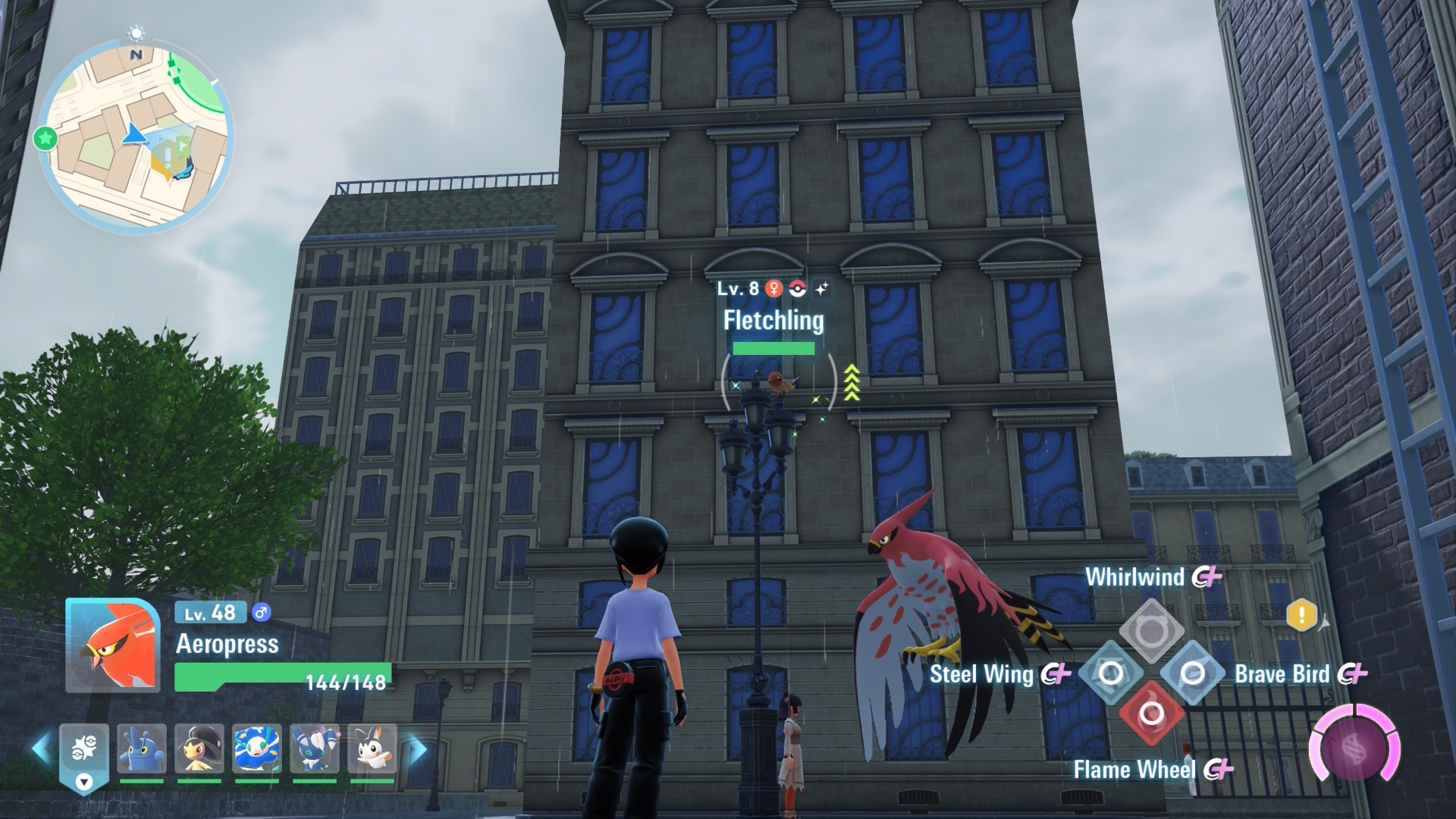The height and width of the screenshot is (819, 1456).
Task: Select Aeropress's Talonflame portrait
Action: [113, 645]
